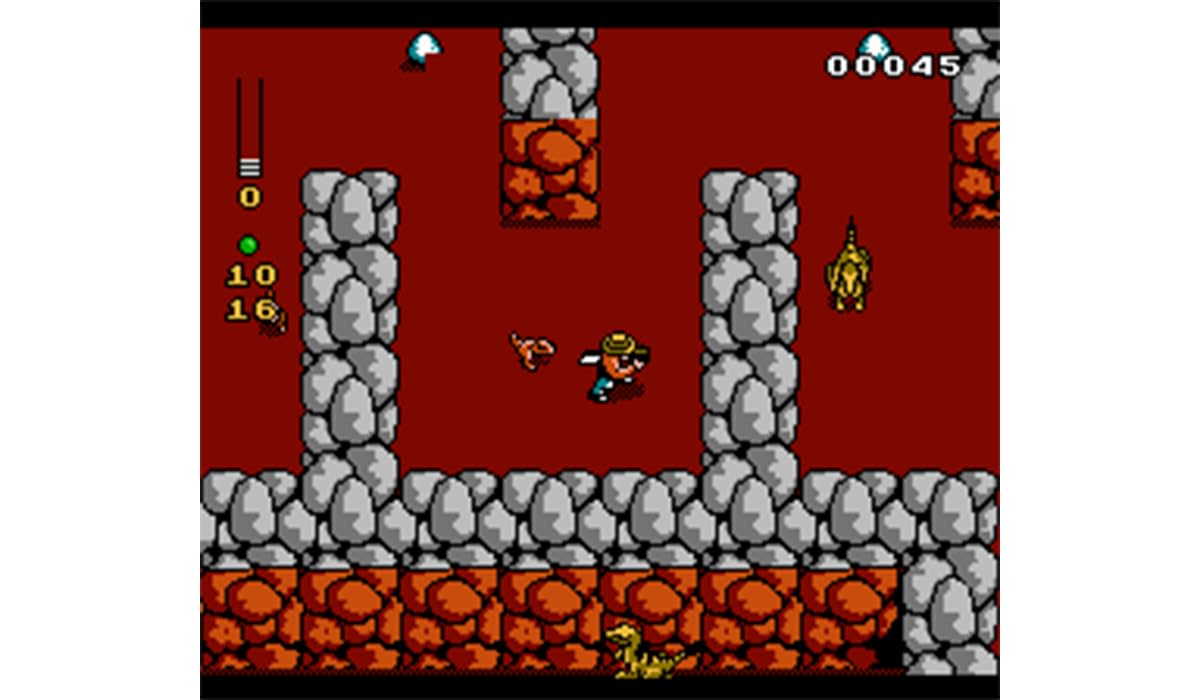Click the green ball ammo icon
The height and width of the screenshot is (700, 1200).
(x=248, y=245)
